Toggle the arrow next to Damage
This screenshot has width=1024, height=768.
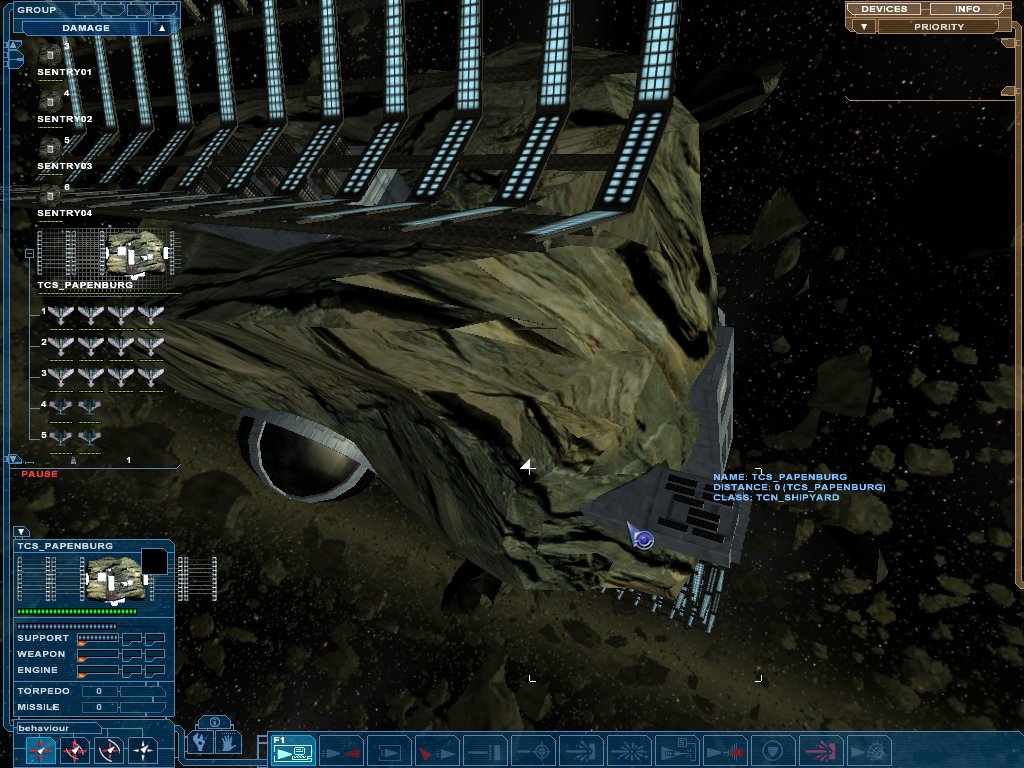(x=161, y=28)
